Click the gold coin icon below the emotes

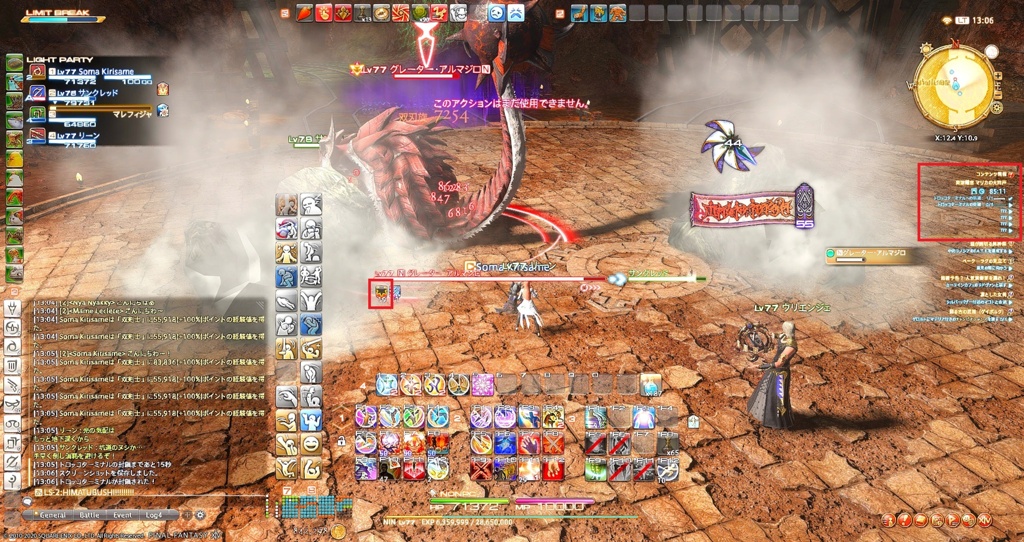tap(338, 531)
